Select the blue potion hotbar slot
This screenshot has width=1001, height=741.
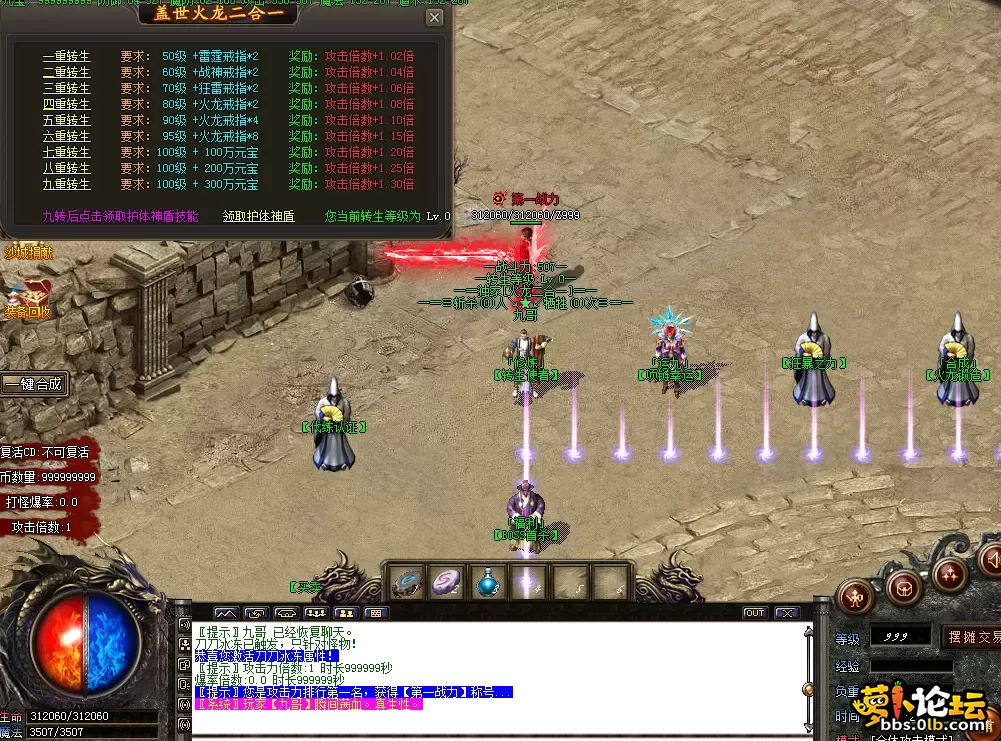[x=488, y=582]
